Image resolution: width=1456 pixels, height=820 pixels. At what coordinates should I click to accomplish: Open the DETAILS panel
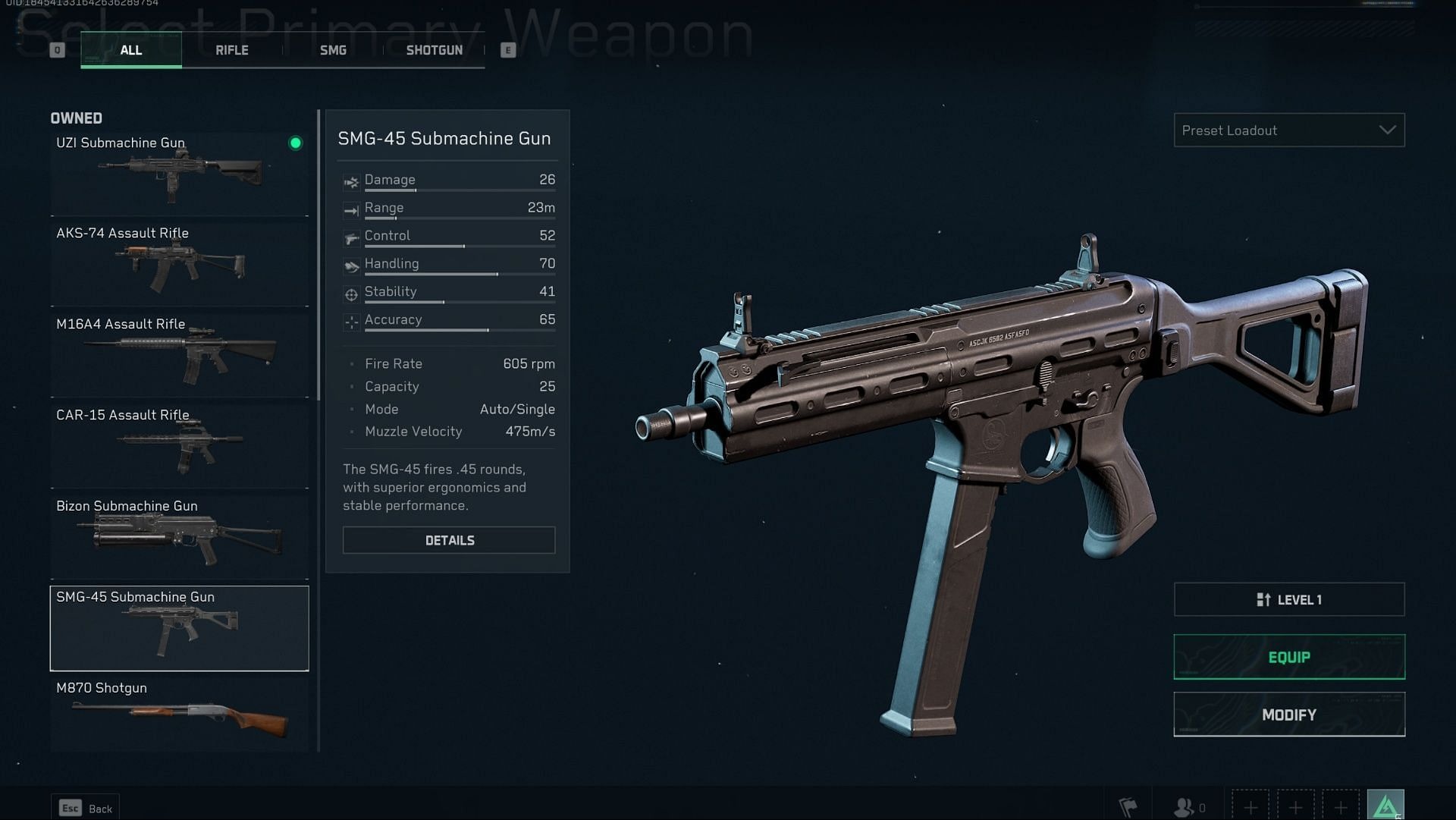tap(449, 539)
